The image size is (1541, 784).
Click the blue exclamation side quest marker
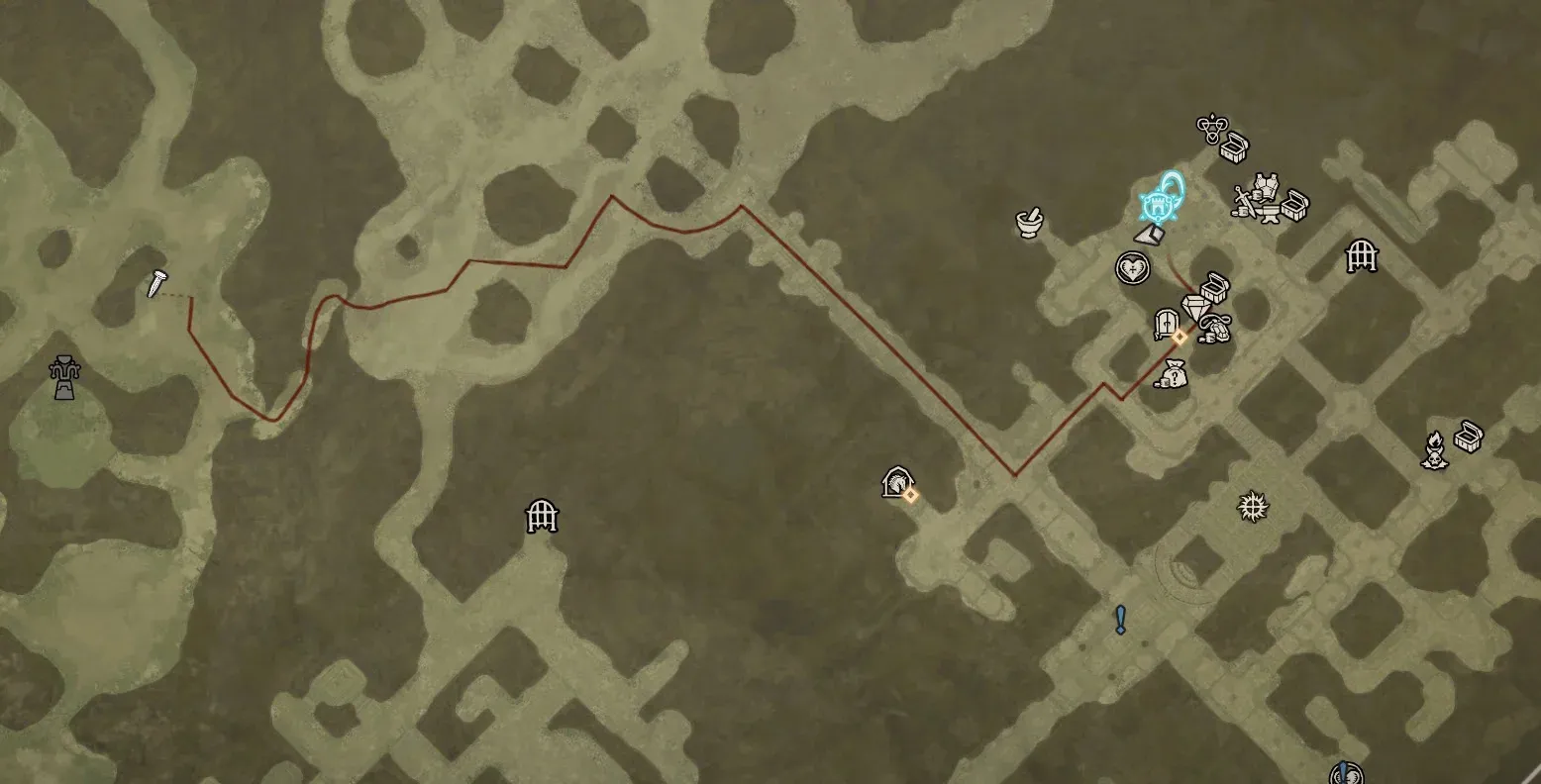point(1120,617)
